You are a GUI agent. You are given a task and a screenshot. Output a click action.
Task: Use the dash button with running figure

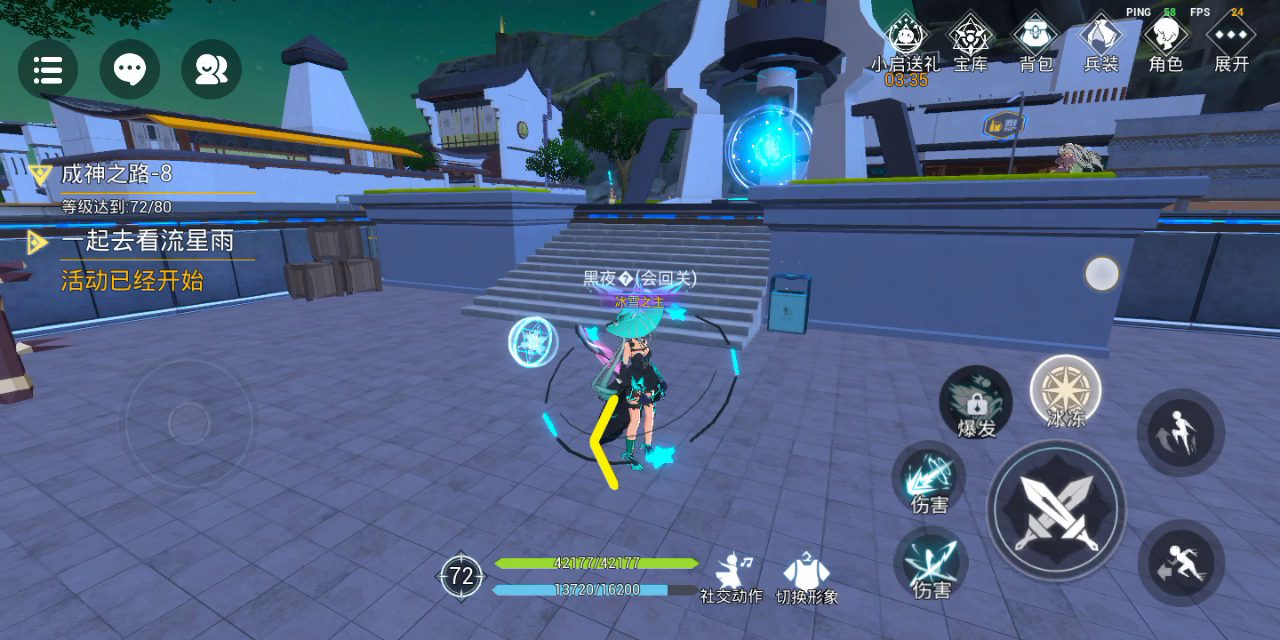1181,562
